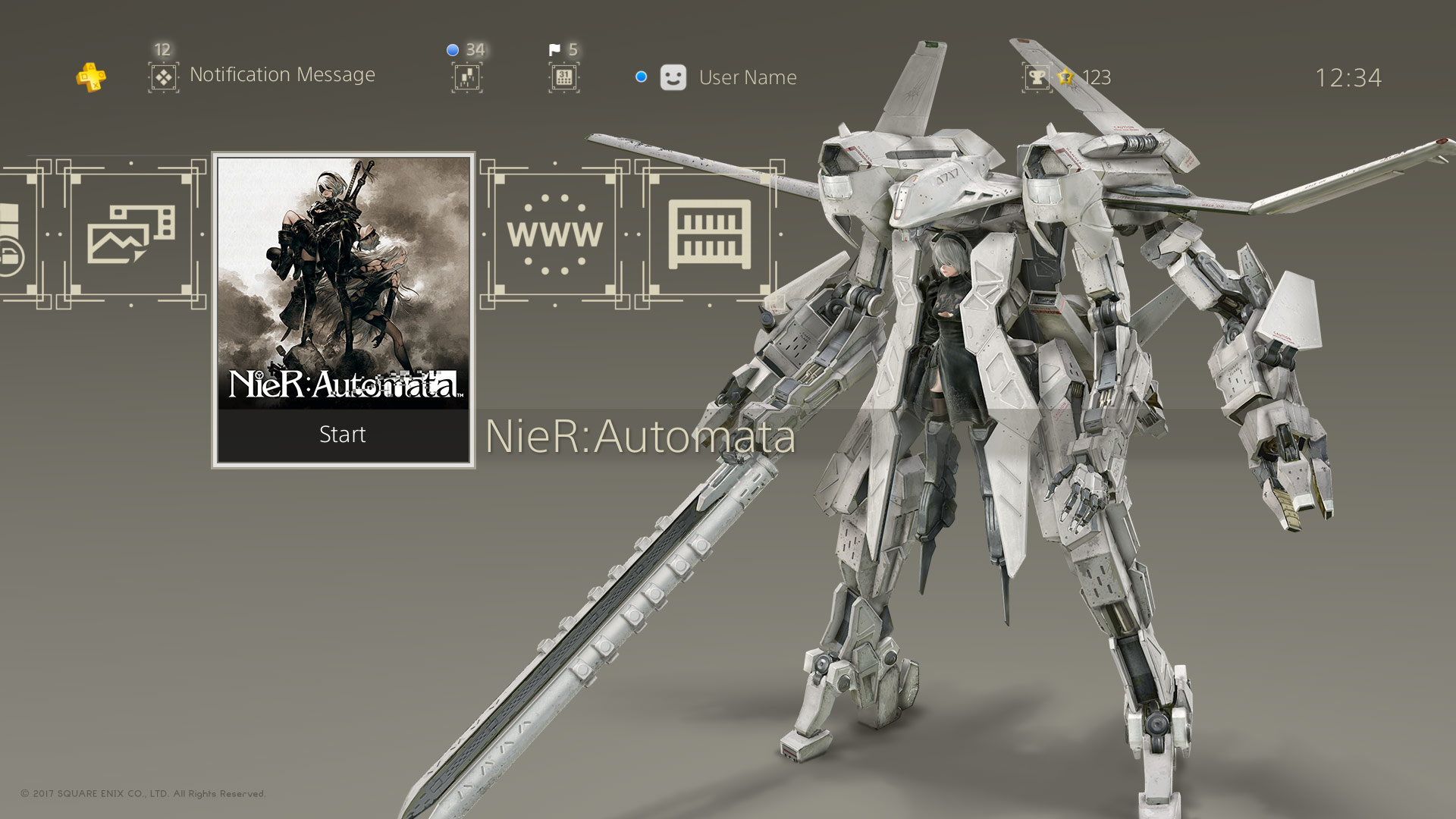Screen dimensions: 1456x819
Task: Open the events icon with flag badge 5
Action: (563, 78)
